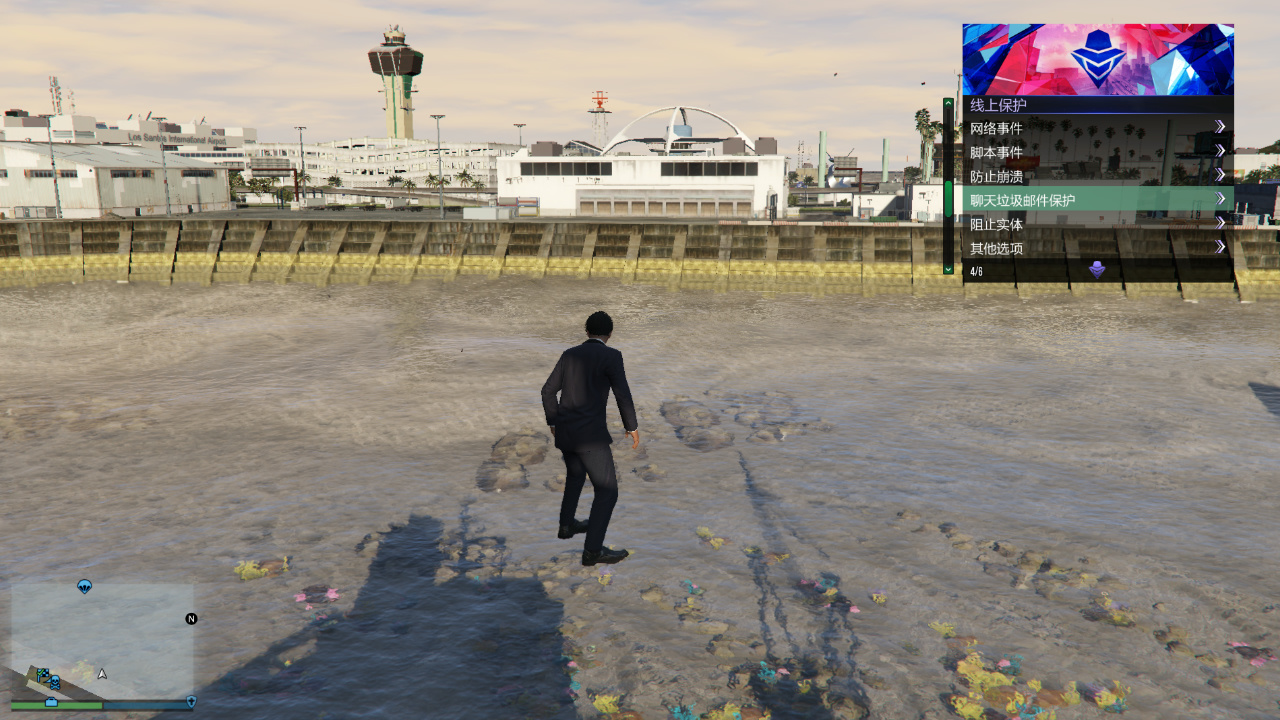Image resolution: width=1280 pixels, height=720 pixels.
Task: Click the N compass marker on the minimap
Action: (x=191, y=618)
